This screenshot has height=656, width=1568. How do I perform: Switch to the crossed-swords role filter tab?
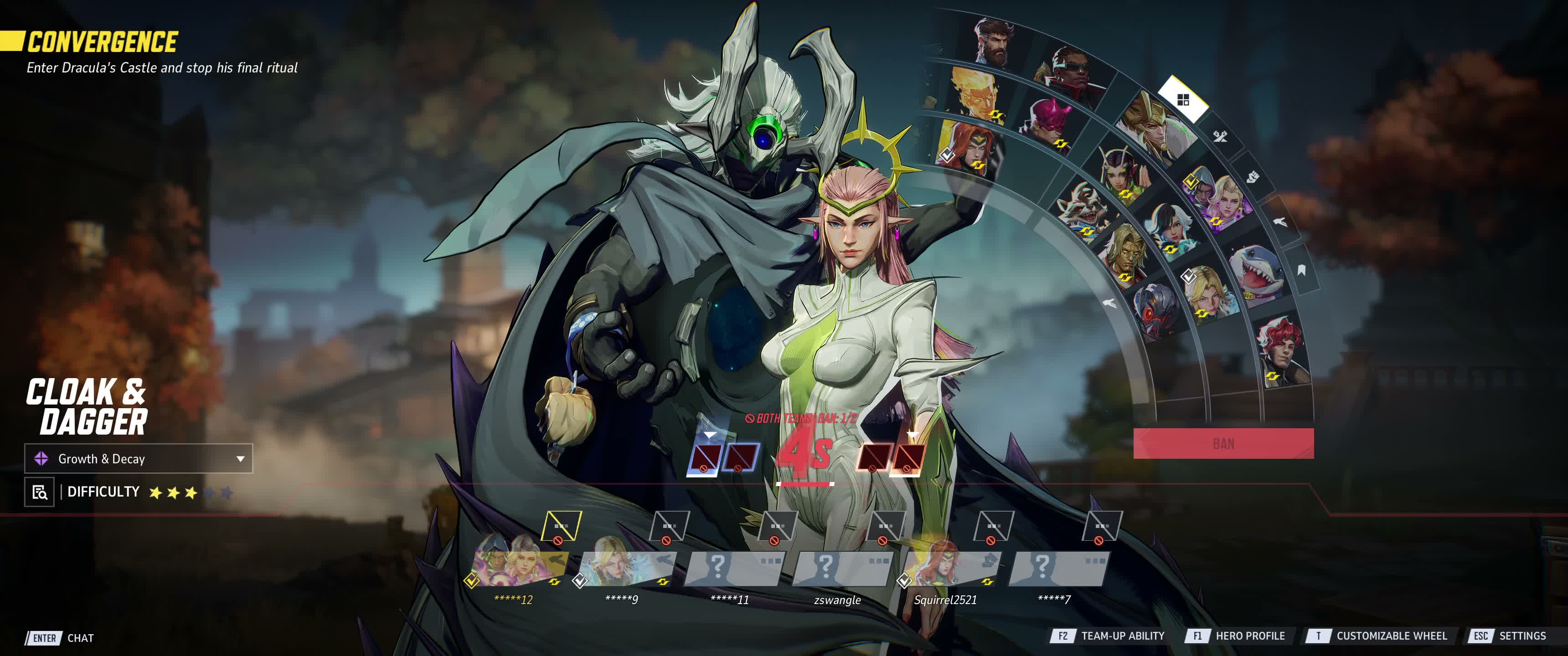(1220, 136)
